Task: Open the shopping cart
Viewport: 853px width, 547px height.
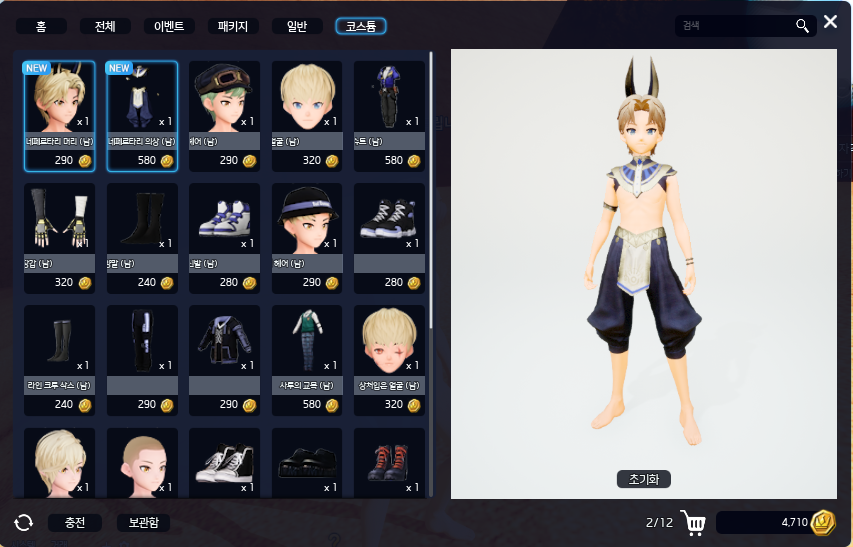Action: click(x=692, y=522)
